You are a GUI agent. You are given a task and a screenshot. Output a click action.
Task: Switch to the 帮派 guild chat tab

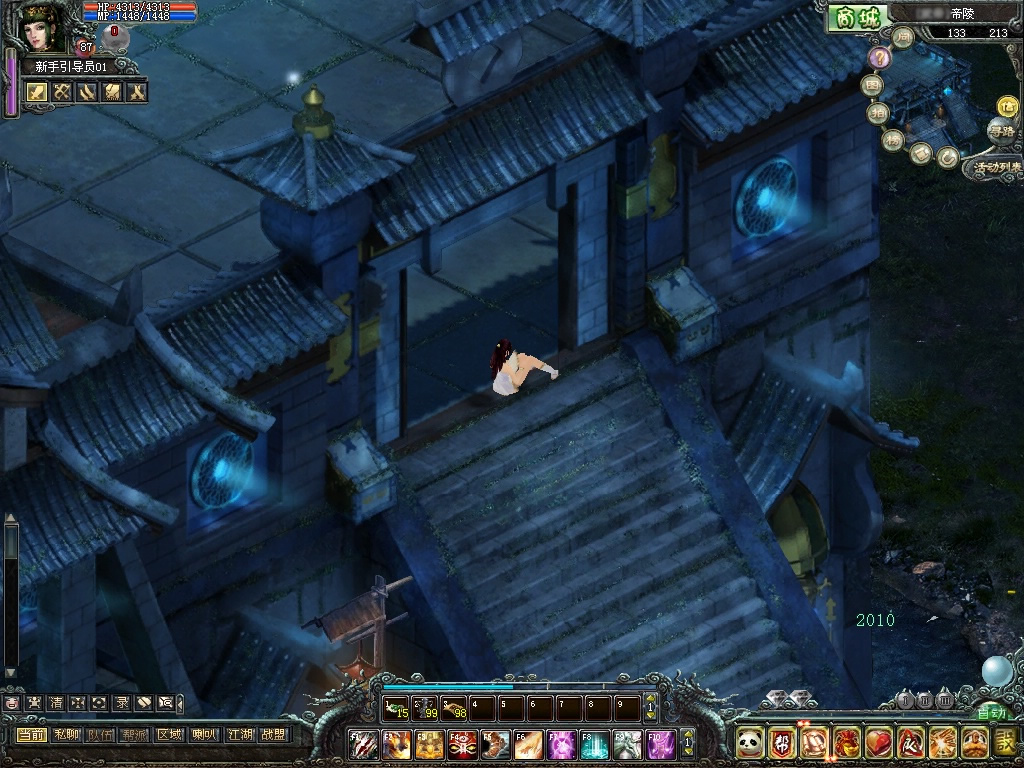[x=135, y=734]
